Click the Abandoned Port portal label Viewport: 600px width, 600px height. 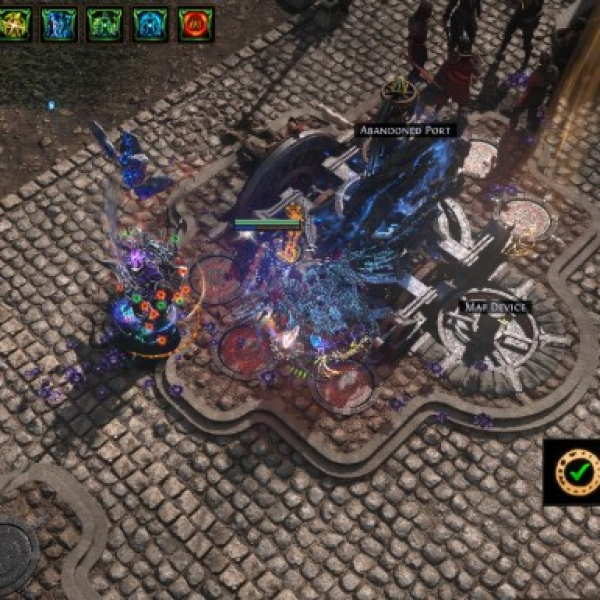click(x=406, y=130)
